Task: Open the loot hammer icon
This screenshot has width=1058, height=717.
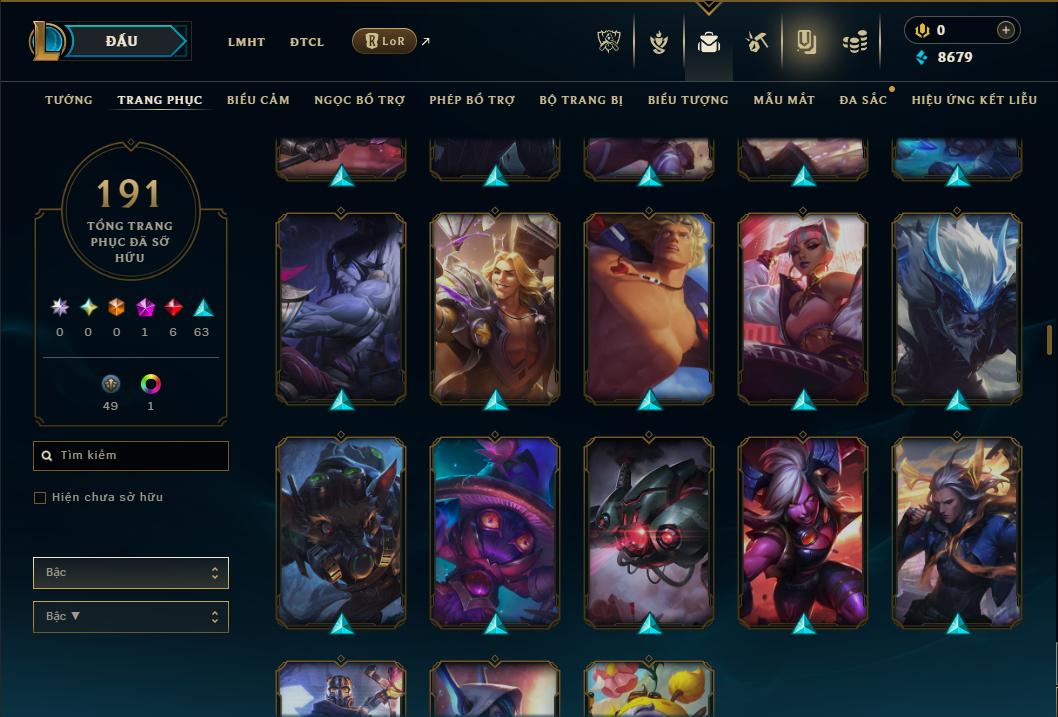Action: click(756, 42)
